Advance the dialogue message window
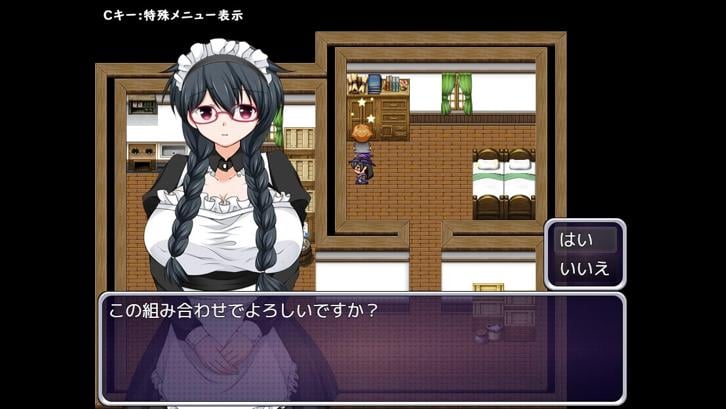726x409 pixels. click(361, 347)
